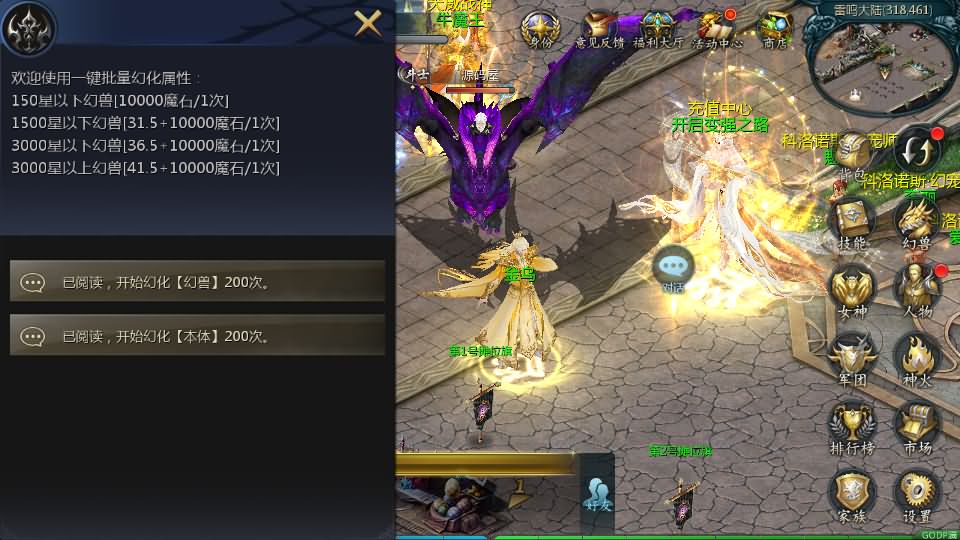Image resolution: width=960 pixels, height=540 pixels.
Task: Open the 背包 backpack
Action: [853, 157]
